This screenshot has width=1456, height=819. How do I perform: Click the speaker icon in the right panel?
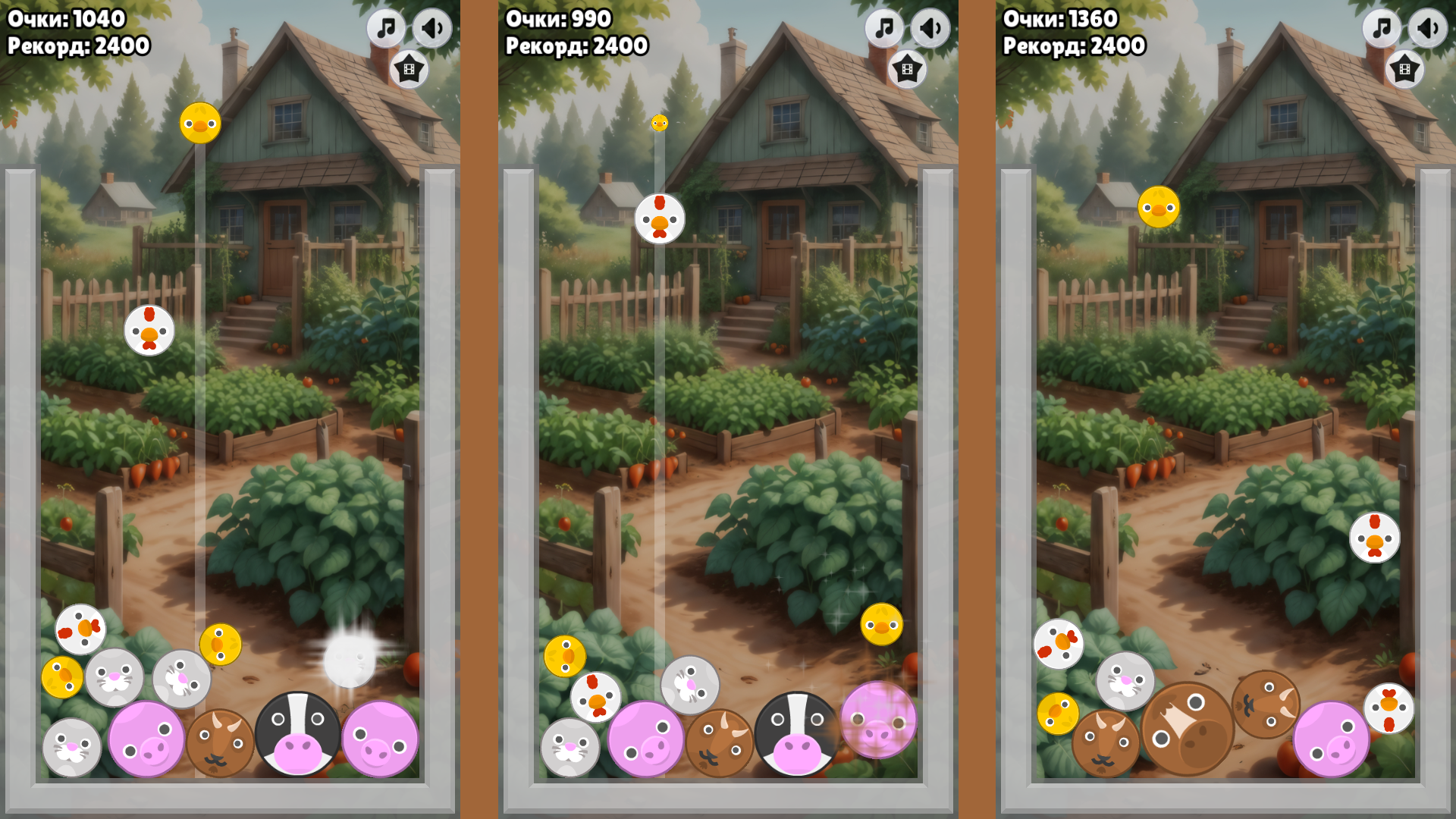[1426, 28]
